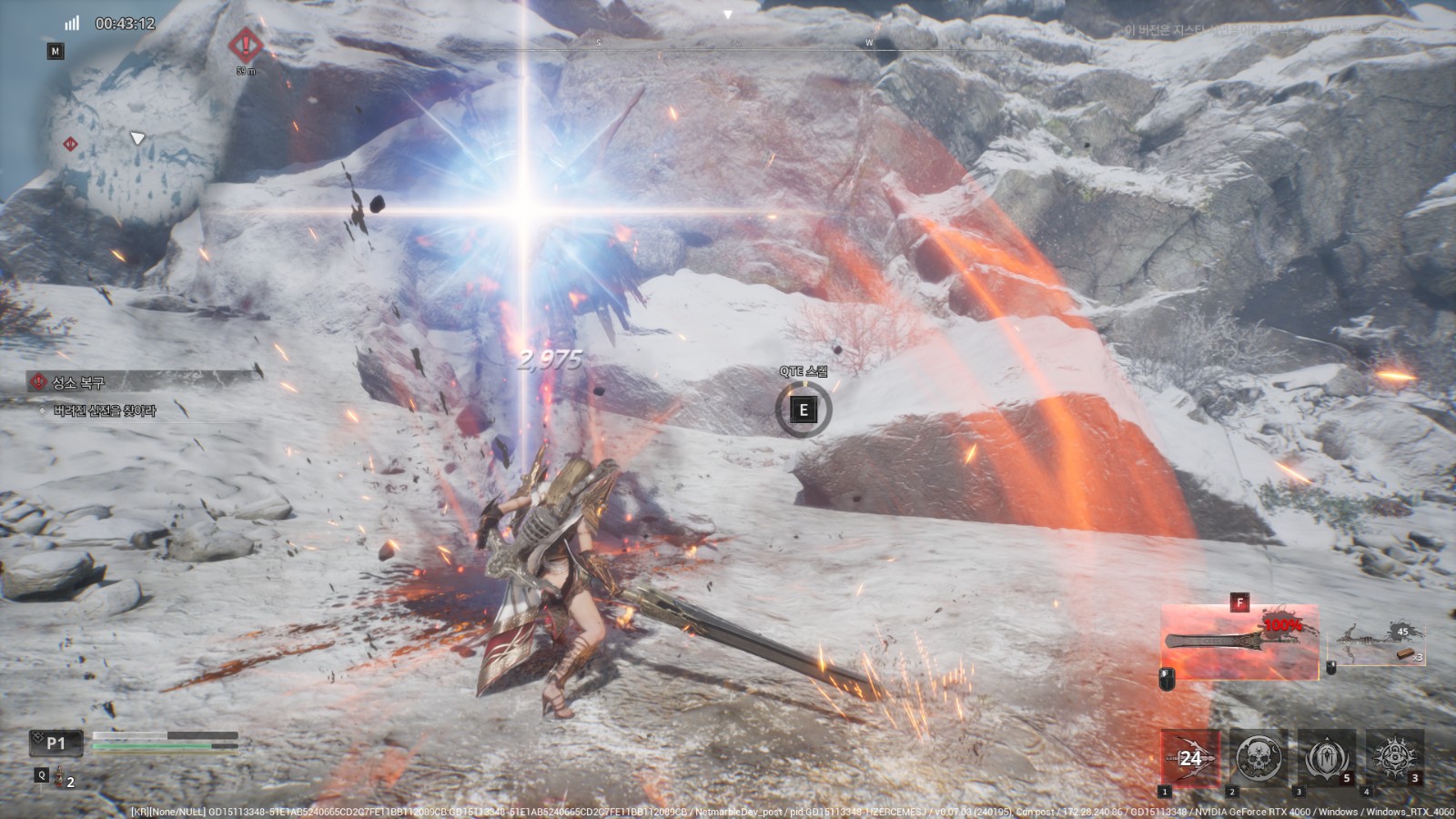Select the red quest marker on the minimap
1456x819 pixels.
(69, 144)
